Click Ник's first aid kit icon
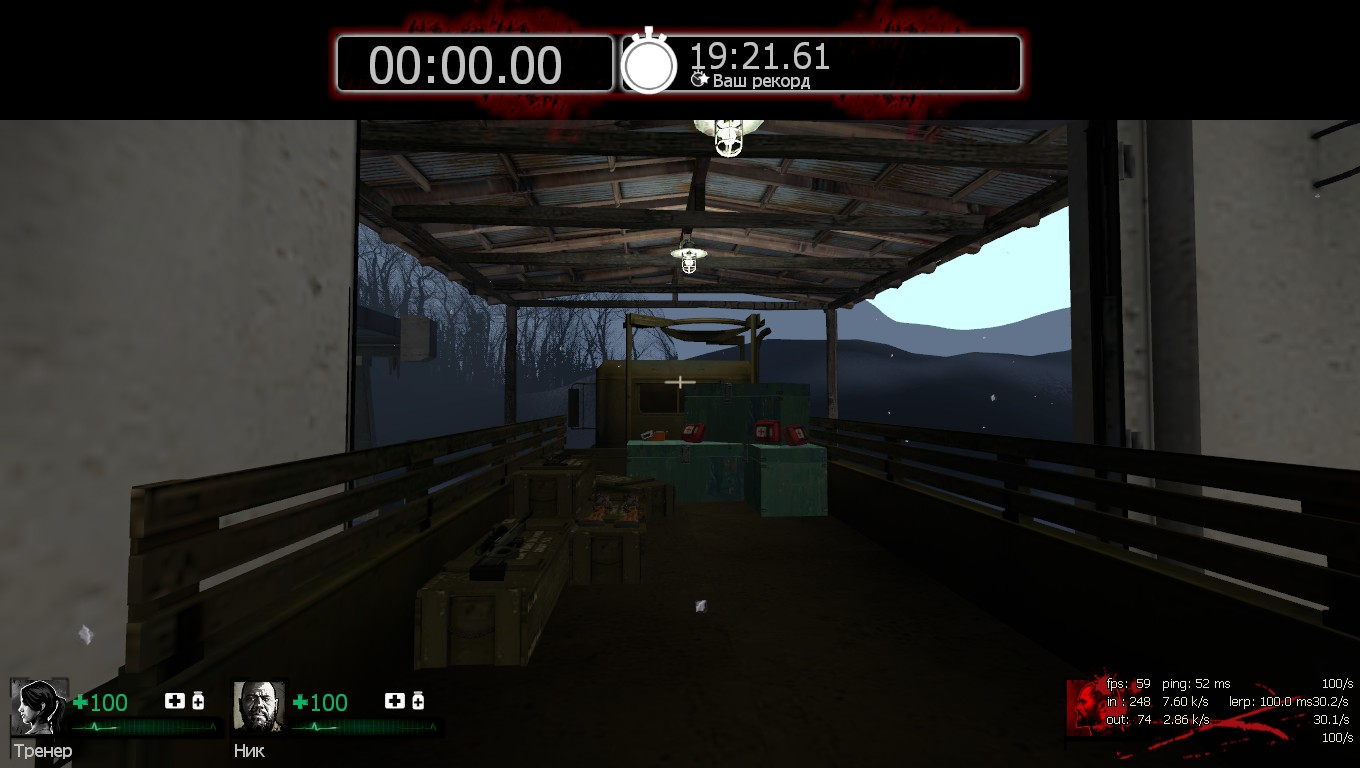 395,701
